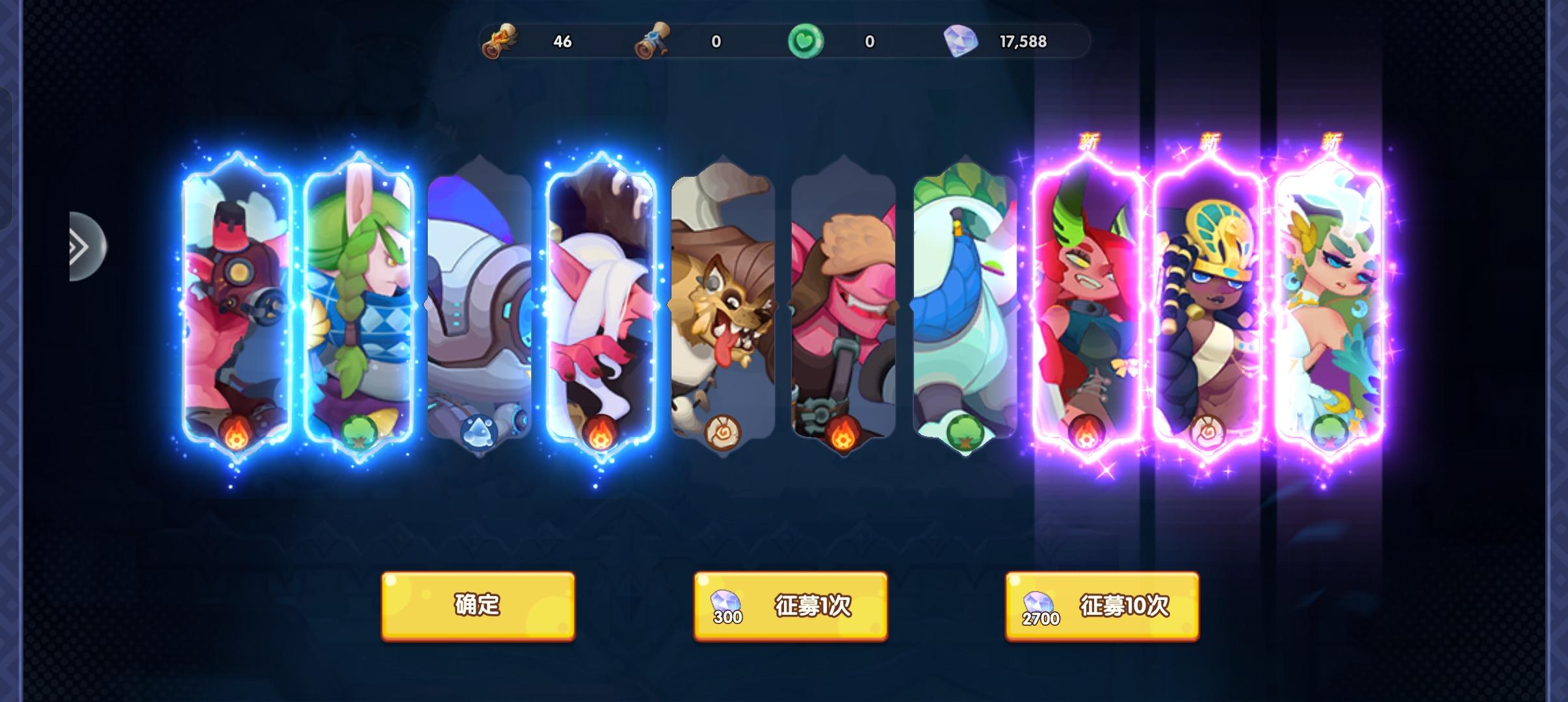
Task: Click the green heart gem currency icon
Action: pyautogui.click(x=806, y=41)
